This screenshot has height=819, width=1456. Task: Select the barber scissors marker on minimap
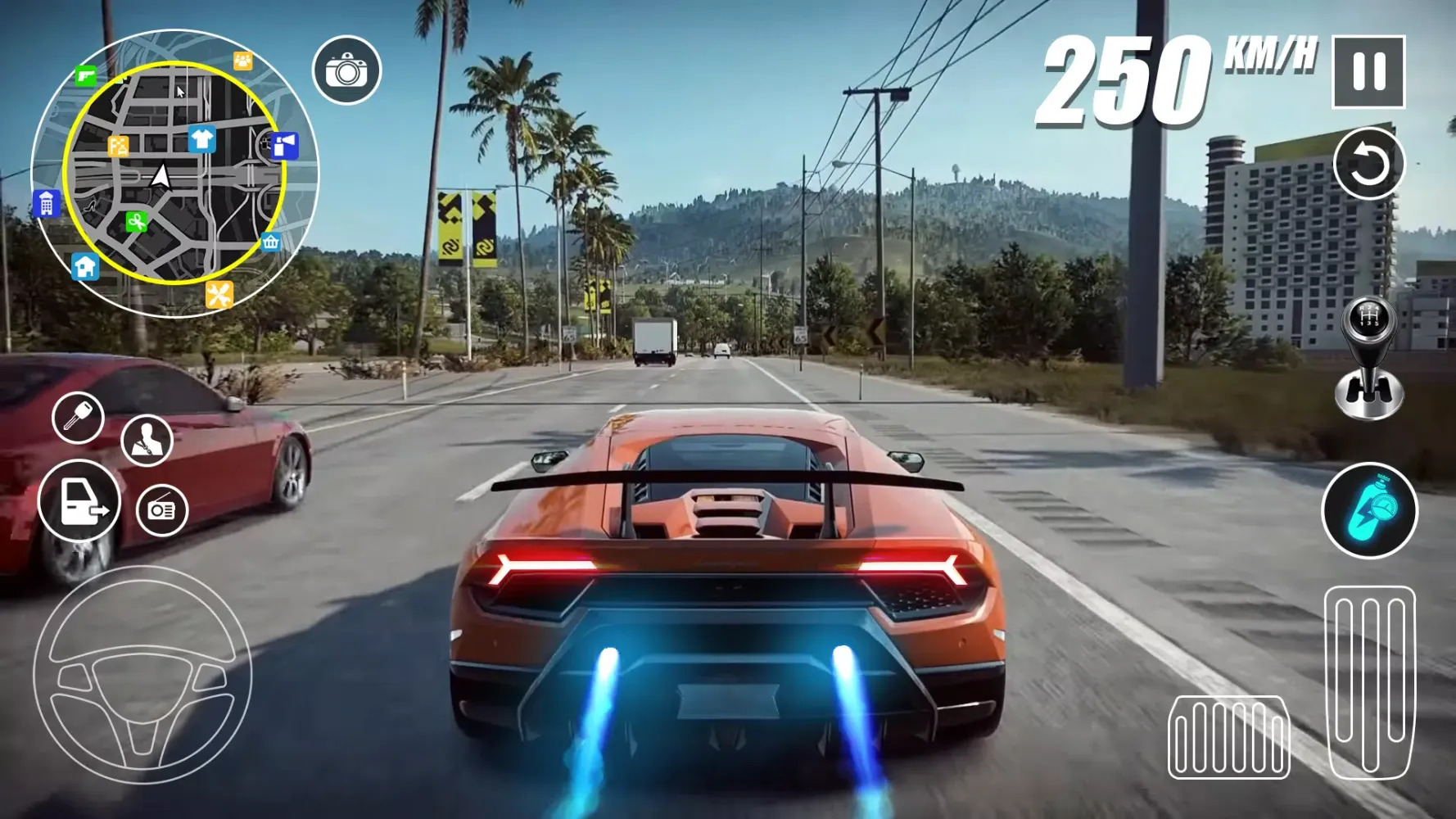click(135, 221)
